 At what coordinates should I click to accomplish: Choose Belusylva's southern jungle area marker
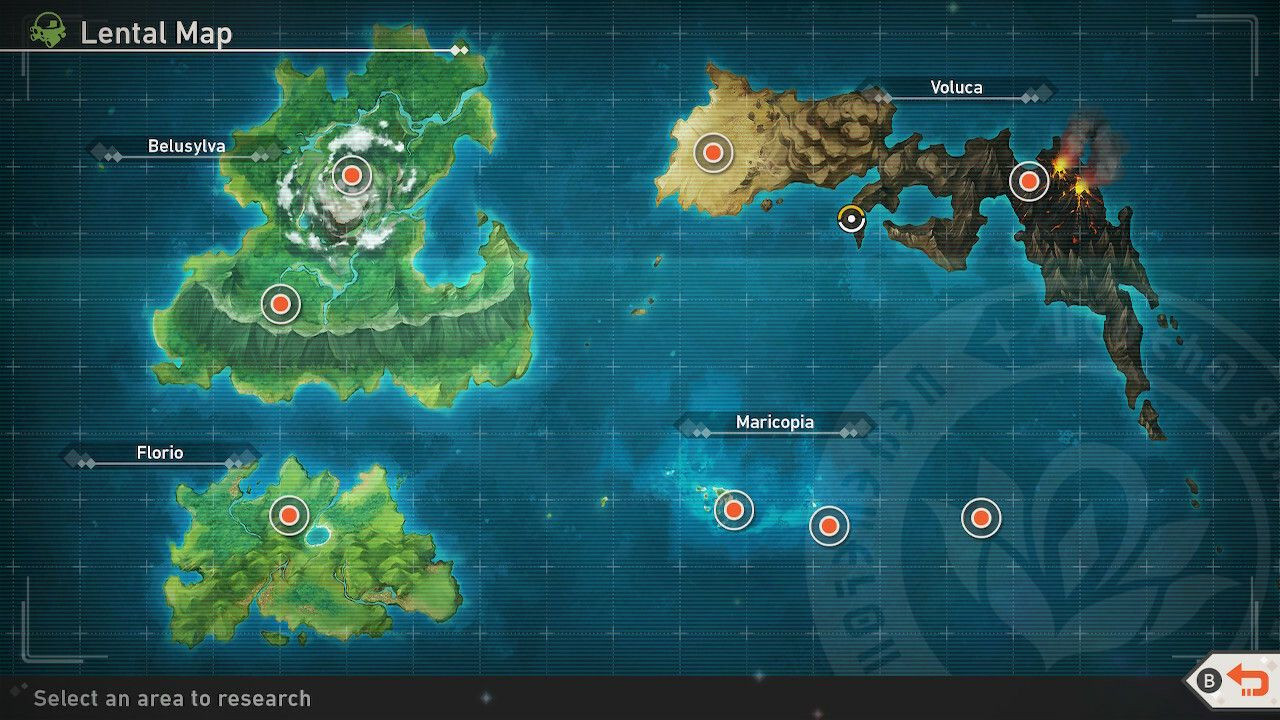280,303
